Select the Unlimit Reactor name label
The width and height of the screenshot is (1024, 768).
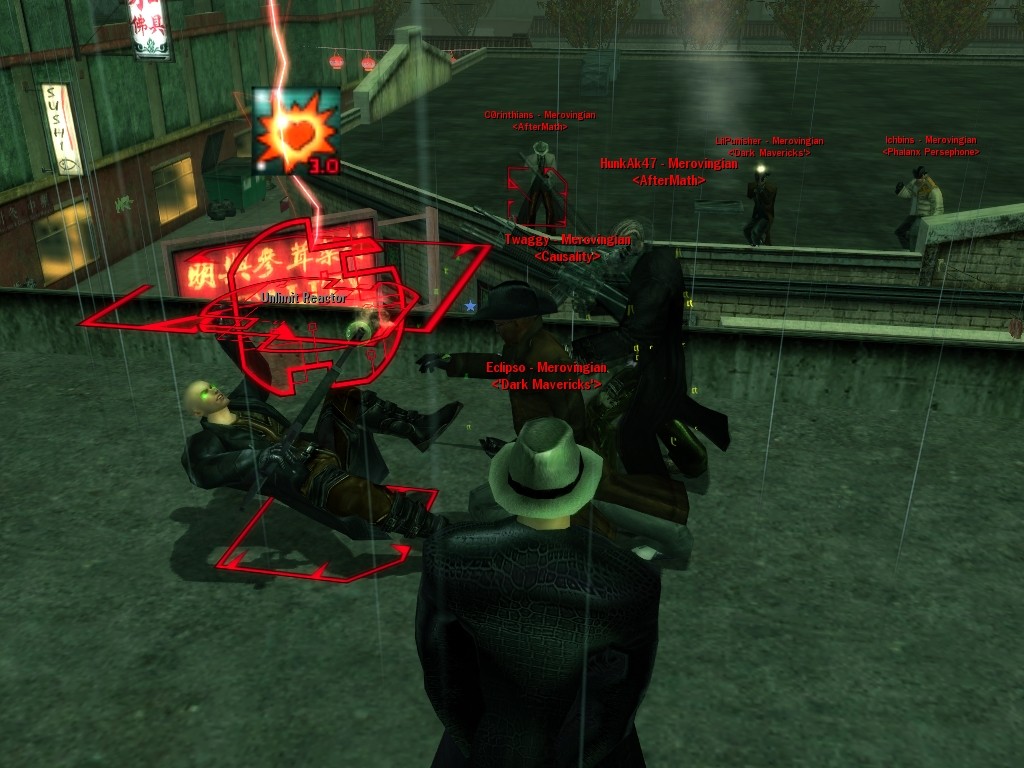pos(304,298)
